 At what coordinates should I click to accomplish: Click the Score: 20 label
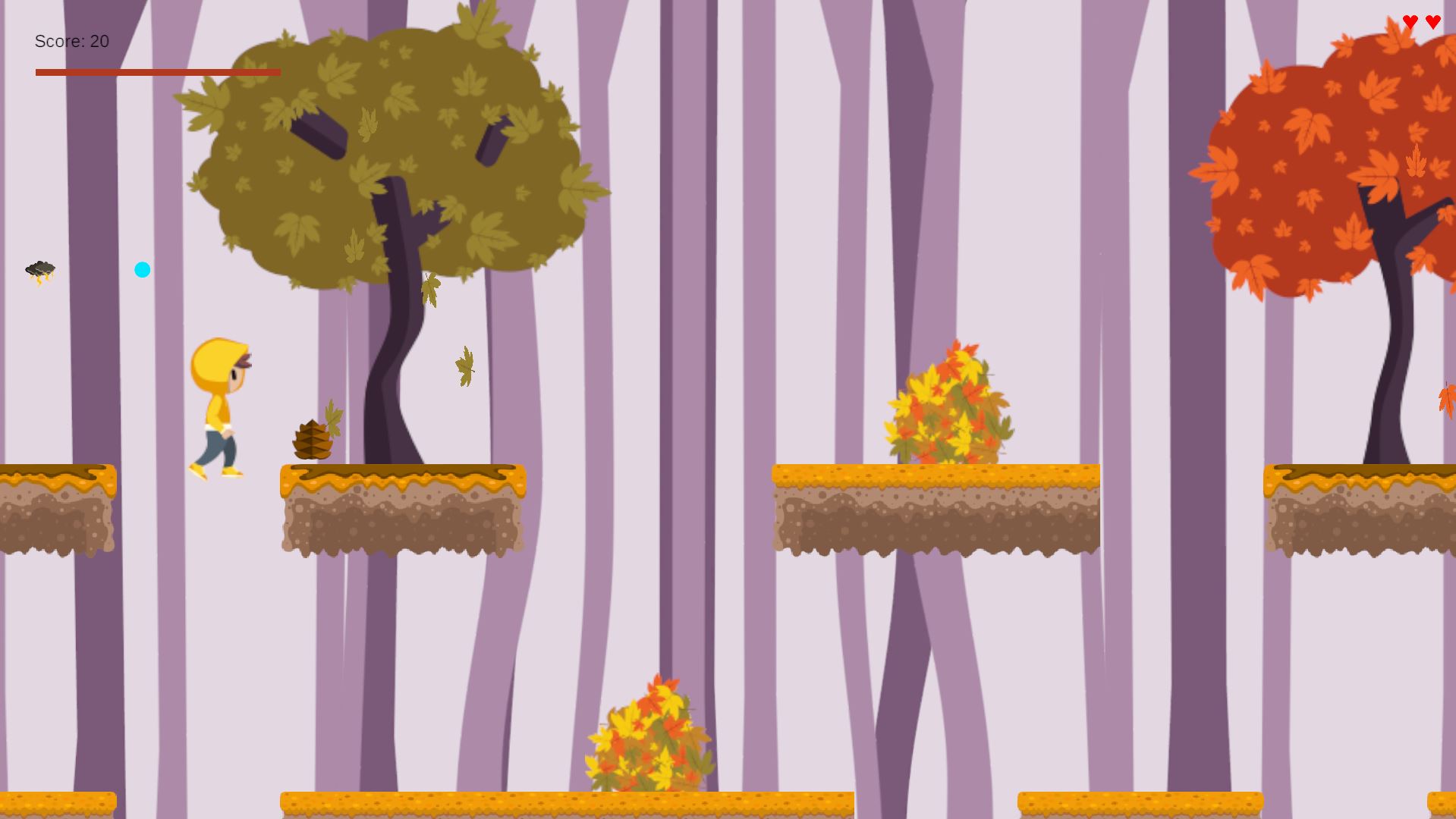coord(71,41)
